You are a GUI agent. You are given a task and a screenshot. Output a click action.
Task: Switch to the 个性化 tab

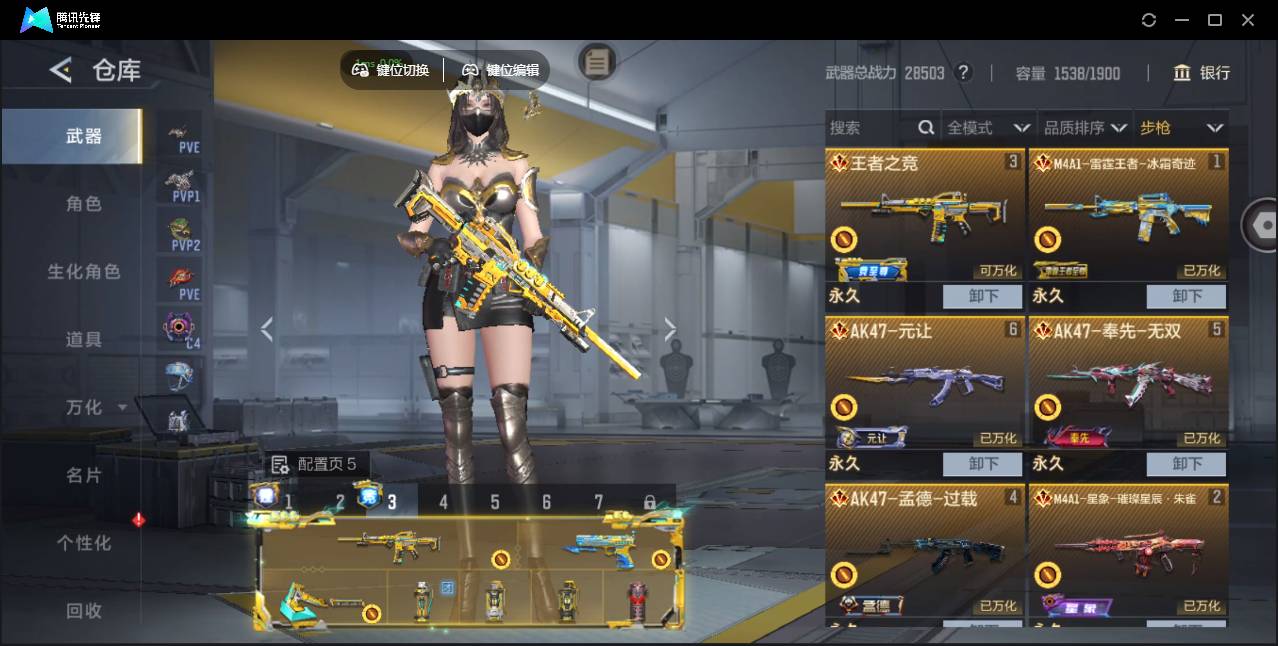[84, 543]
